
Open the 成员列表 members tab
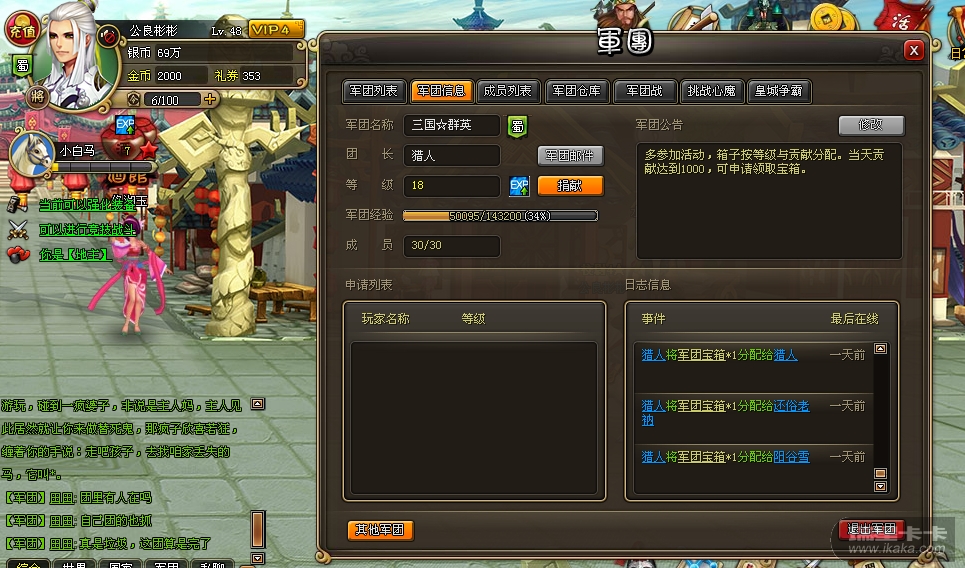[507, 91]
